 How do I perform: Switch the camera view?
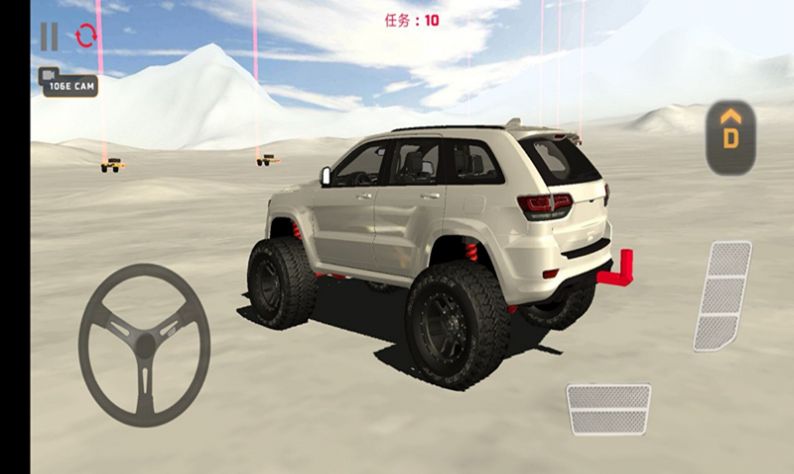click(x=68, y=81)
